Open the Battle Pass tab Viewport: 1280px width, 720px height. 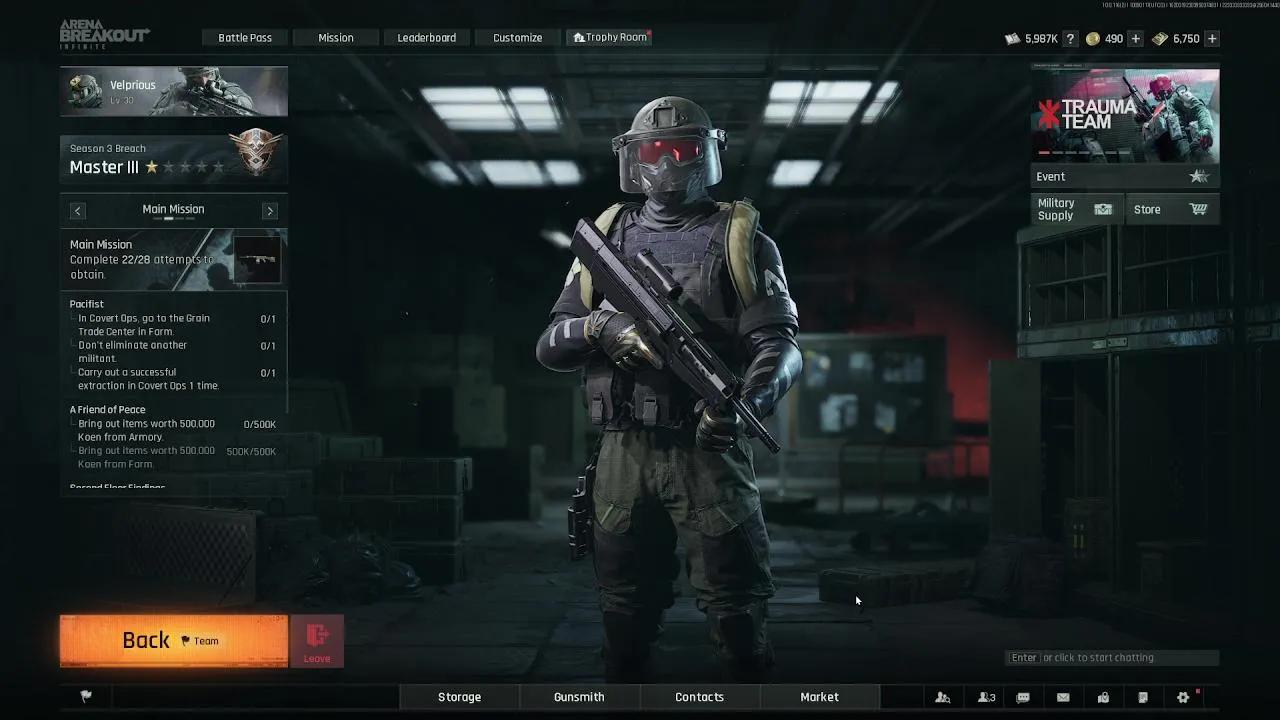[x=245, y=38]
